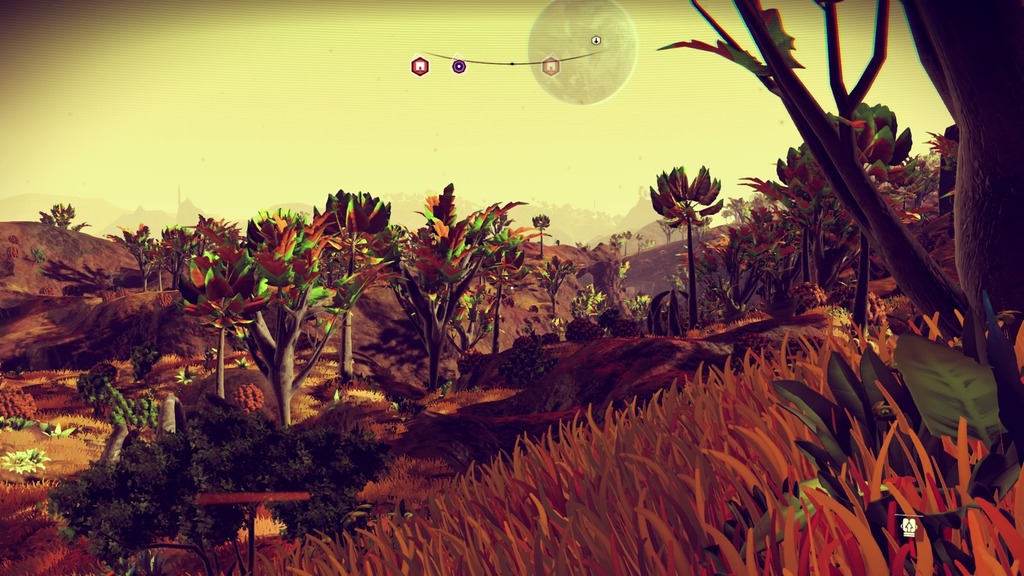1024x576 pixels.
Task: Click the white down-arrow compass marker
Action: (x=596, y=40)
